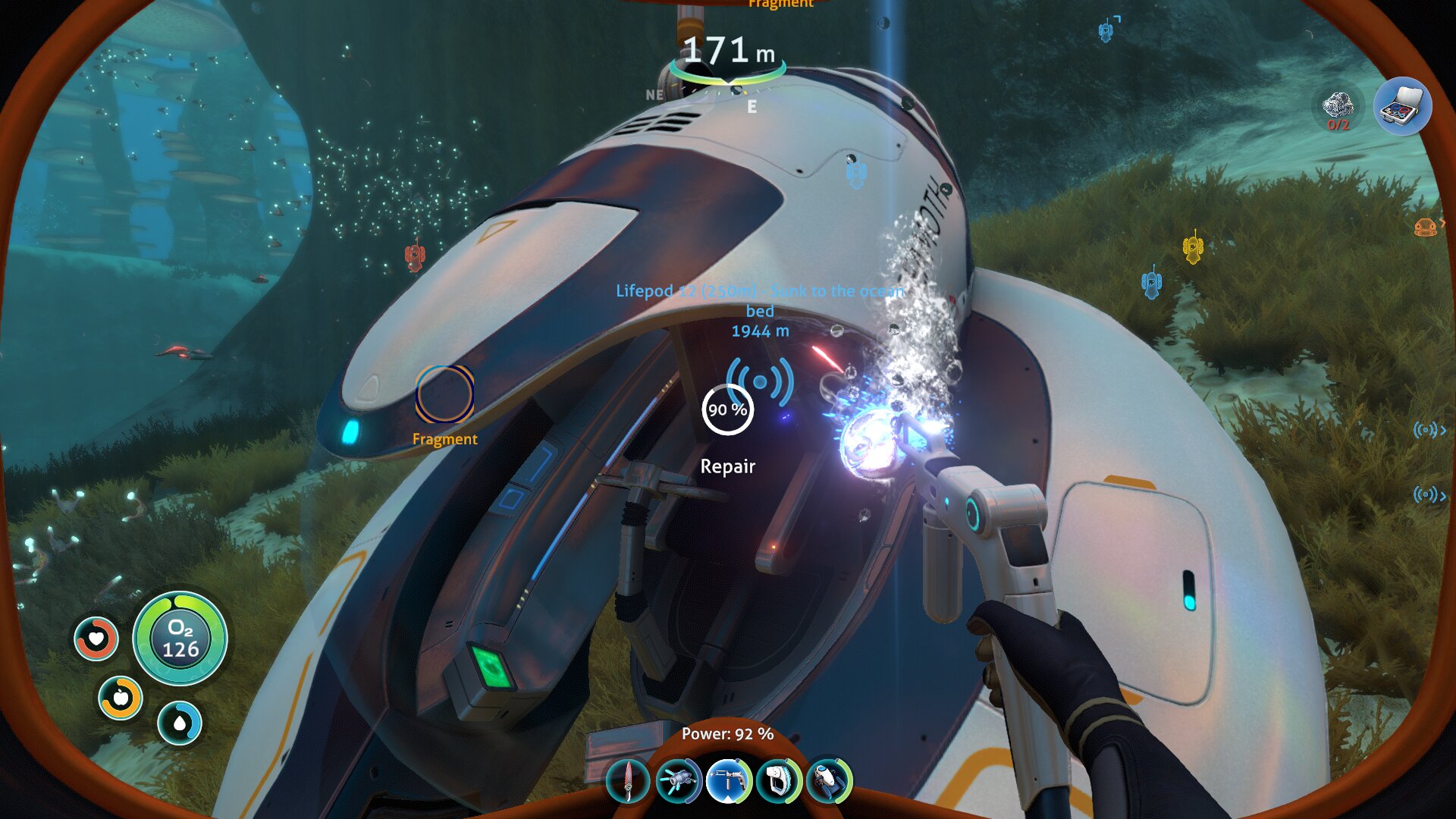
Task: Select the knife hotbar slot
Action: click(629, 781)
